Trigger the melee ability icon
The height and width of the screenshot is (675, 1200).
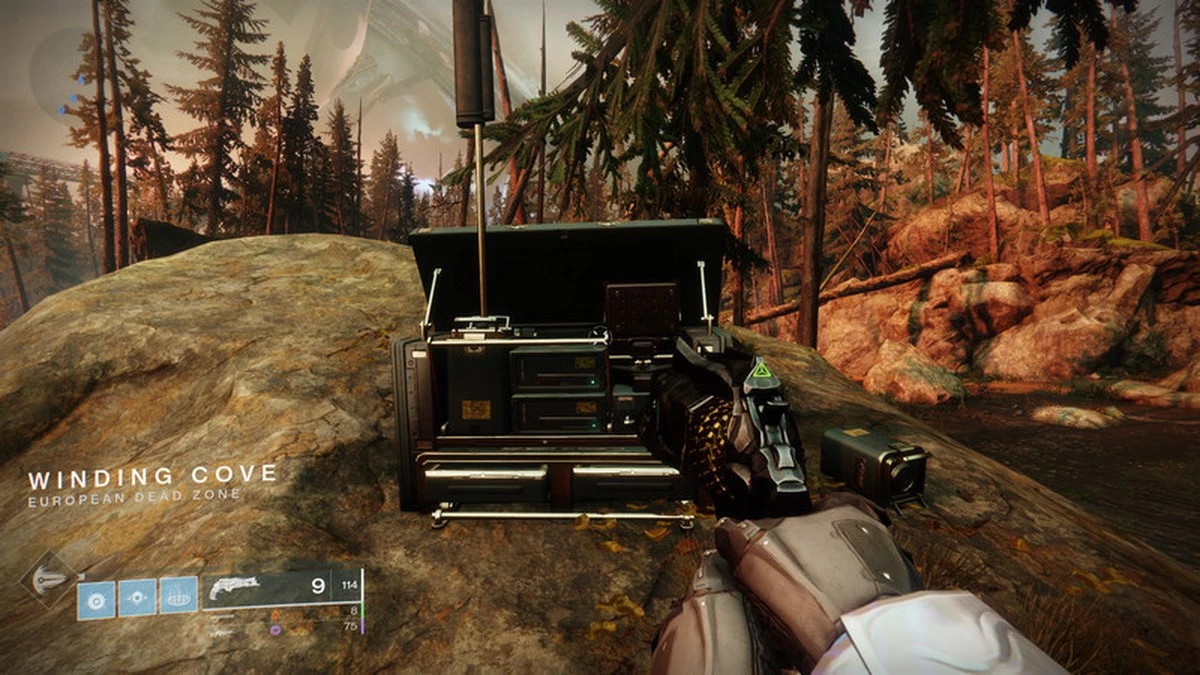click(137, 598)
